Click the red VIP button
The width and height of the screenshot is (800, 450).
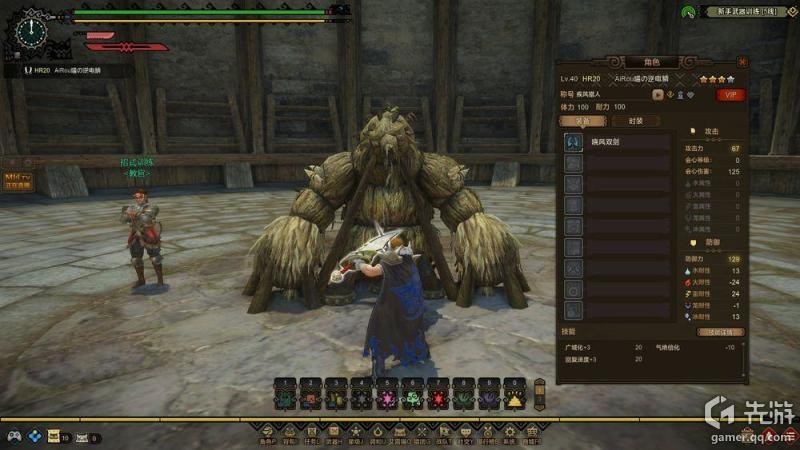coord(732,95)
